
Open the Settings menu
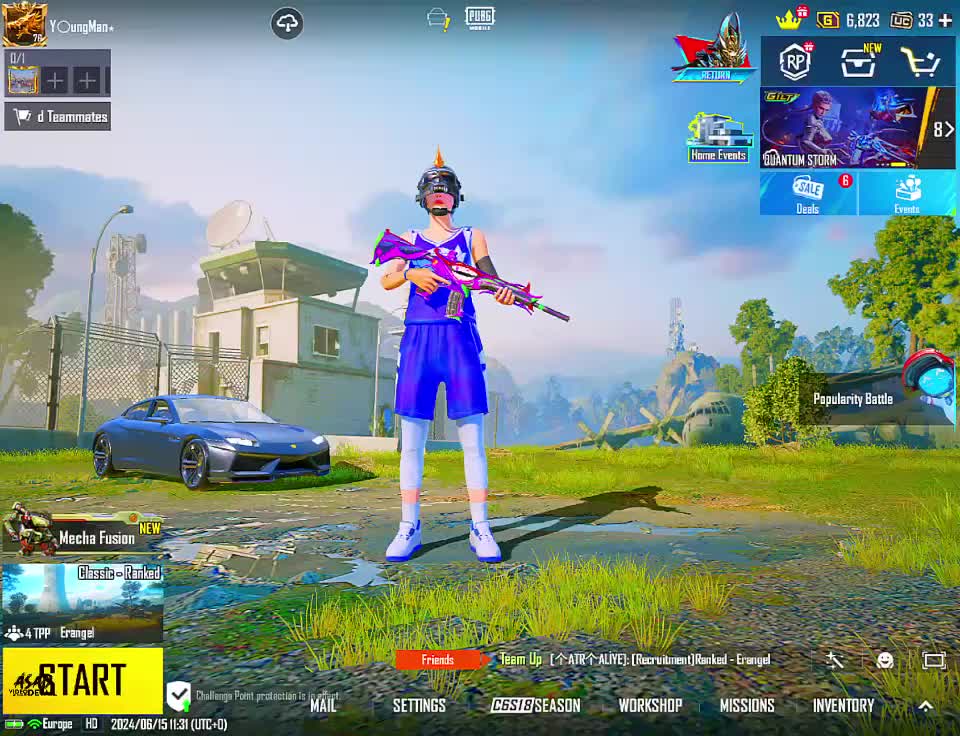(419, 705)
